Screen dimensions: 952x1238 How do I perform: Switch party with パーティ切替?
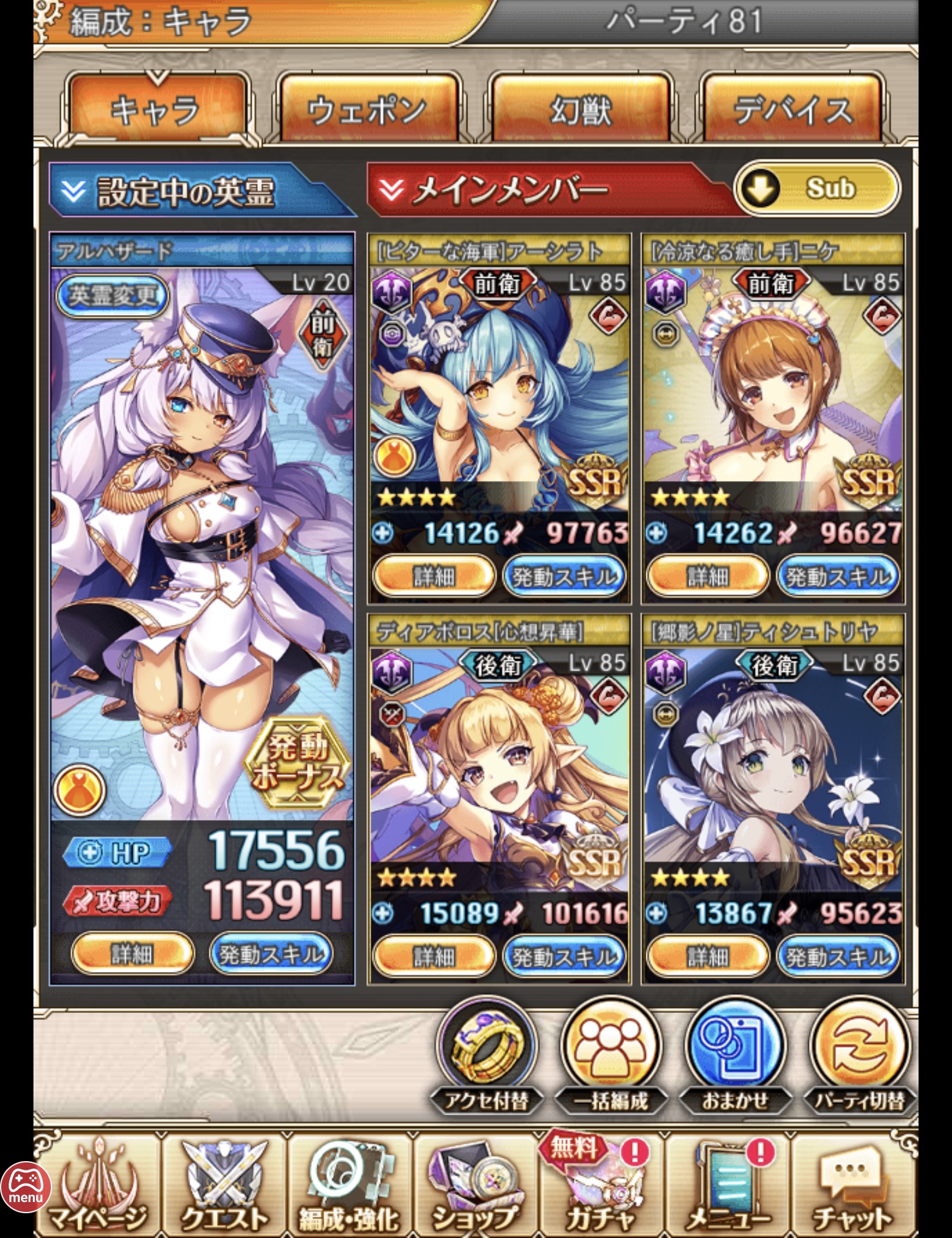pos(860,1046)
